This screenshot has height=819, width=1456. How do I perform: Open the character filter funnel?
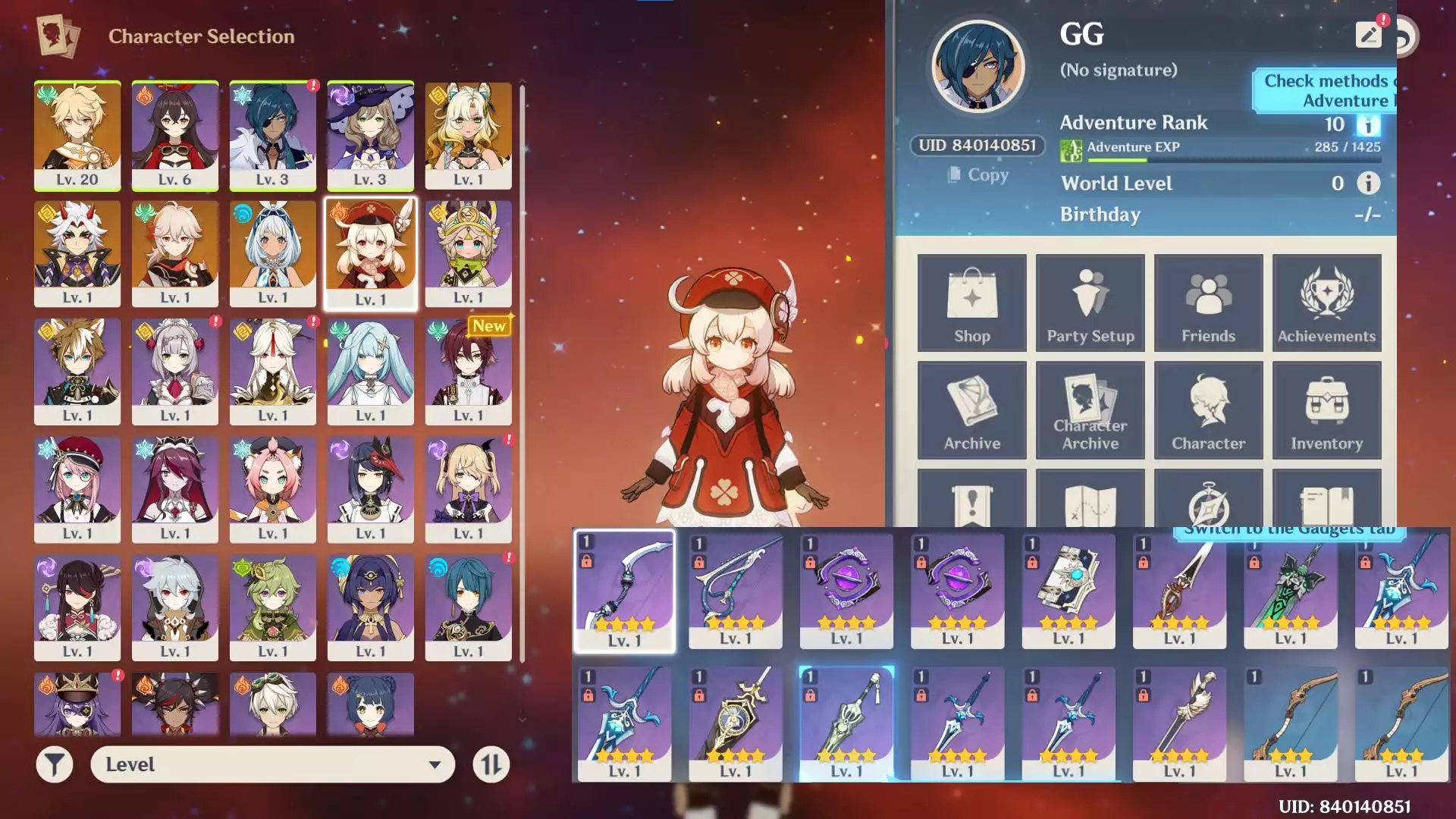55,764
